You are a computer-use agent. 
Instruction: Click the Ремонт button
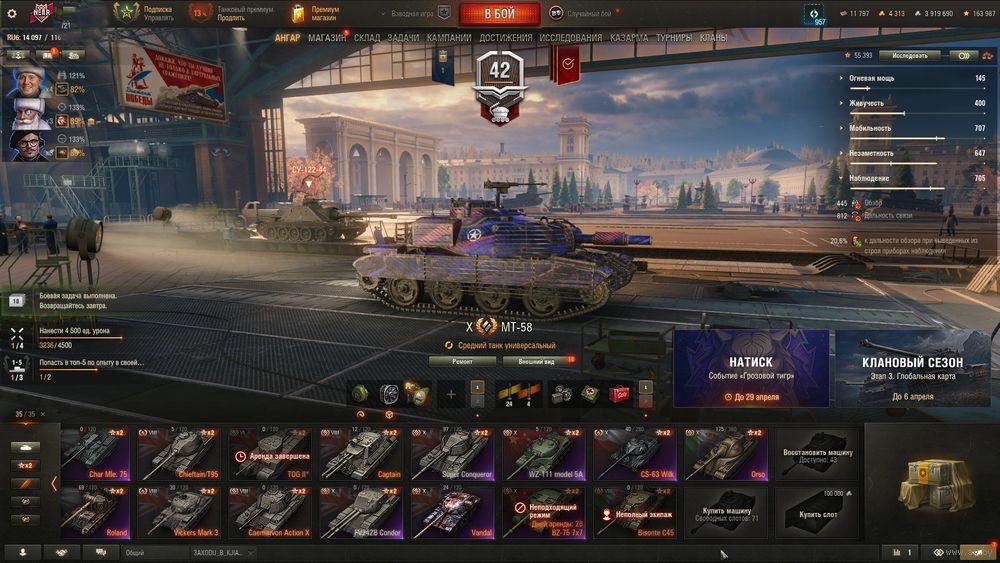[x=462, y=361]
